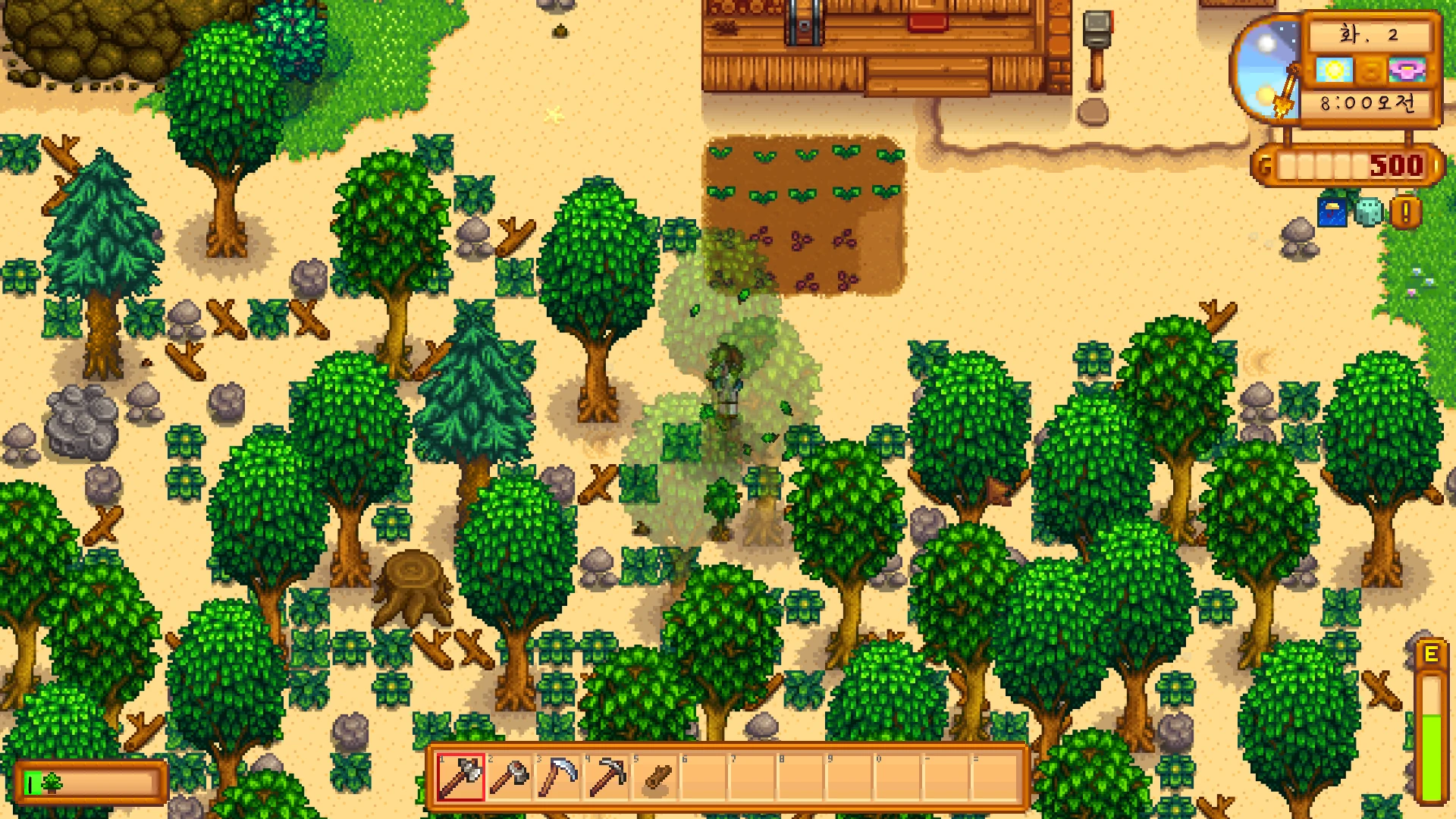Screen dimensions: 1456x819
Task: Equip the pickaxe from the hotbar
Action: [x=607, y=777]
